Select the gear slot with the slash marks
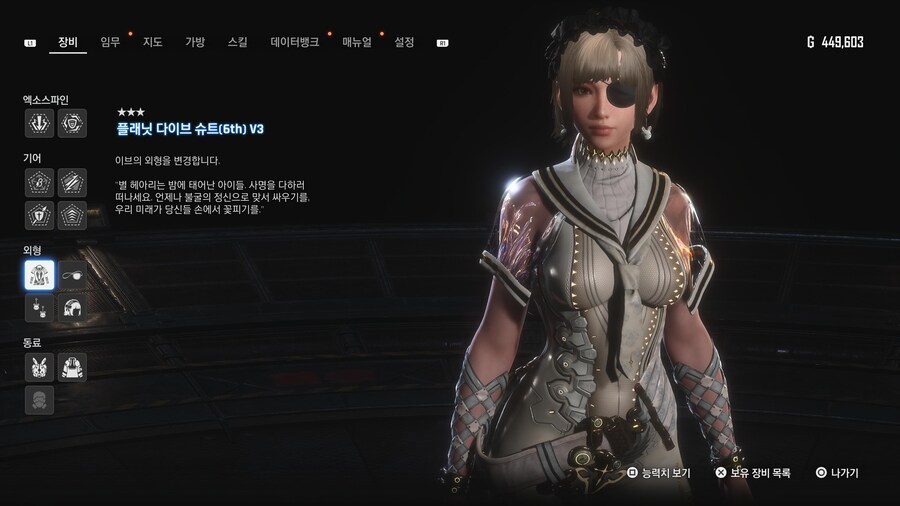The width and height of the screenshot is (900, 506). pos(72,181)
